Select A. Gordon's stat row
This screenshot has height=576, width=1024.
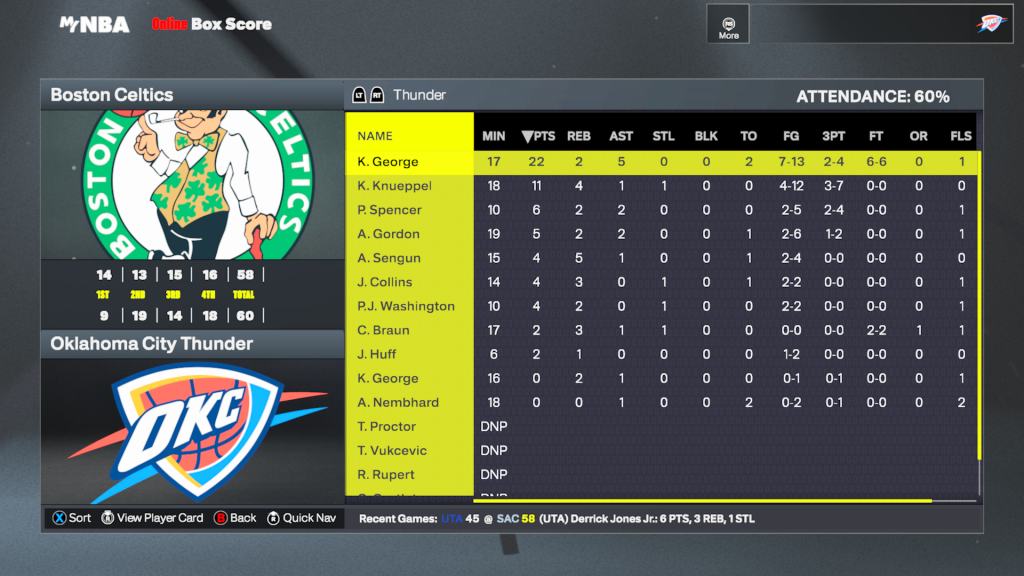(389, 234)
